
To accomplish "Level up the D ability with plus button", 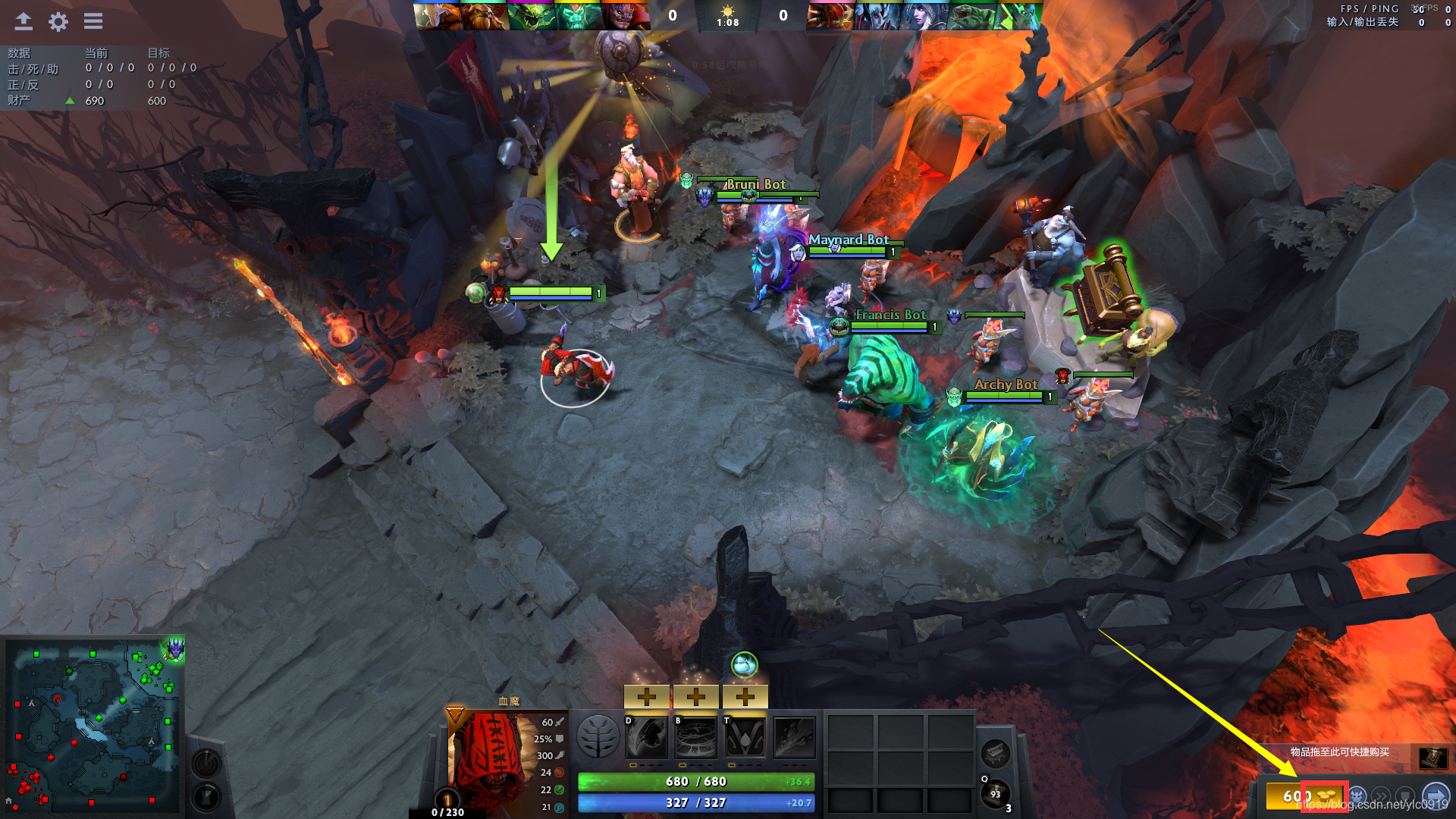I will (647, 696).
